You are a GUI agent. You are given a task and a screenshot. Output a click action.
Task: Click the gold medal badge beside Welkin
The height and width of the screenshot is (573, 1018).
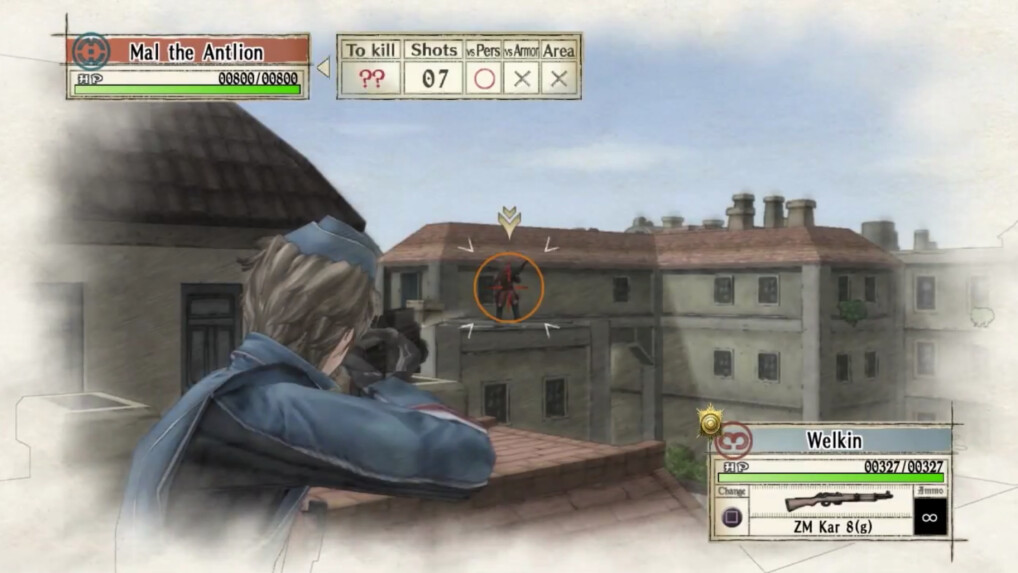point(710,423)
